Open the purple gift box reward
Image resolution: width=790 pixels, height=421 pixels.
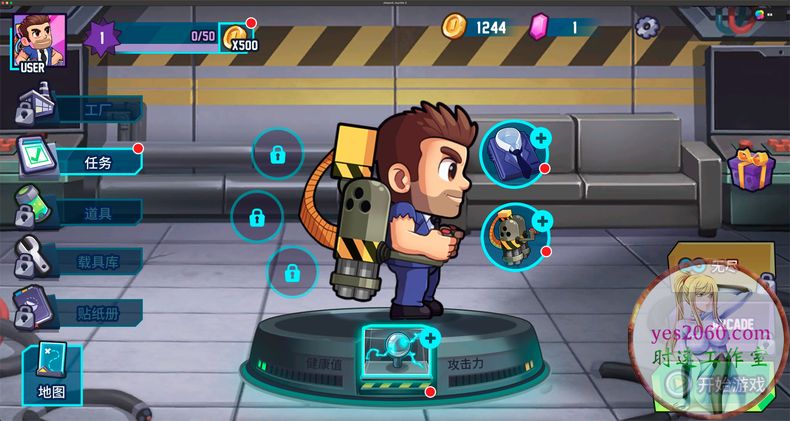[749, 167]
